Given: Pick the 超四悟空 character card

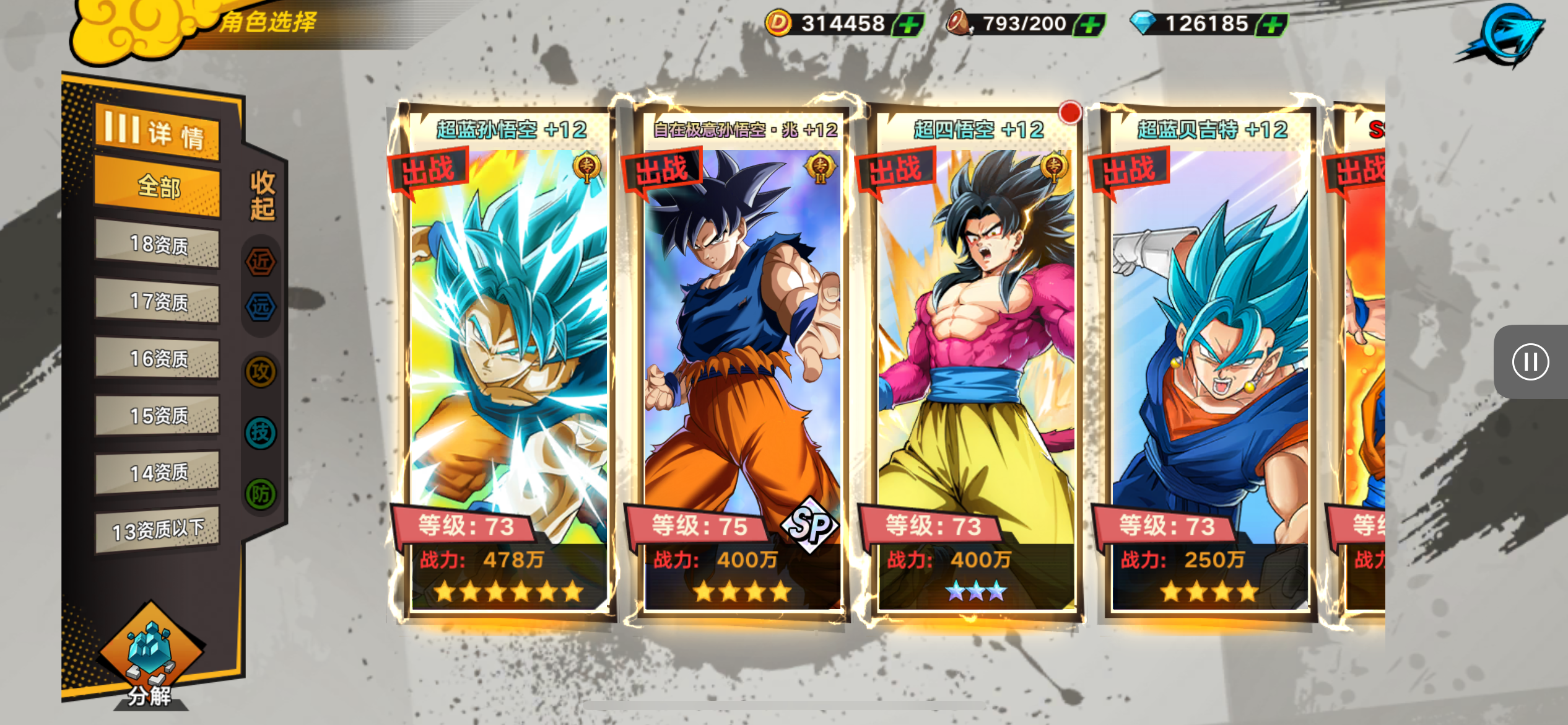Looking at the screenshot, I should pos(976,359).
